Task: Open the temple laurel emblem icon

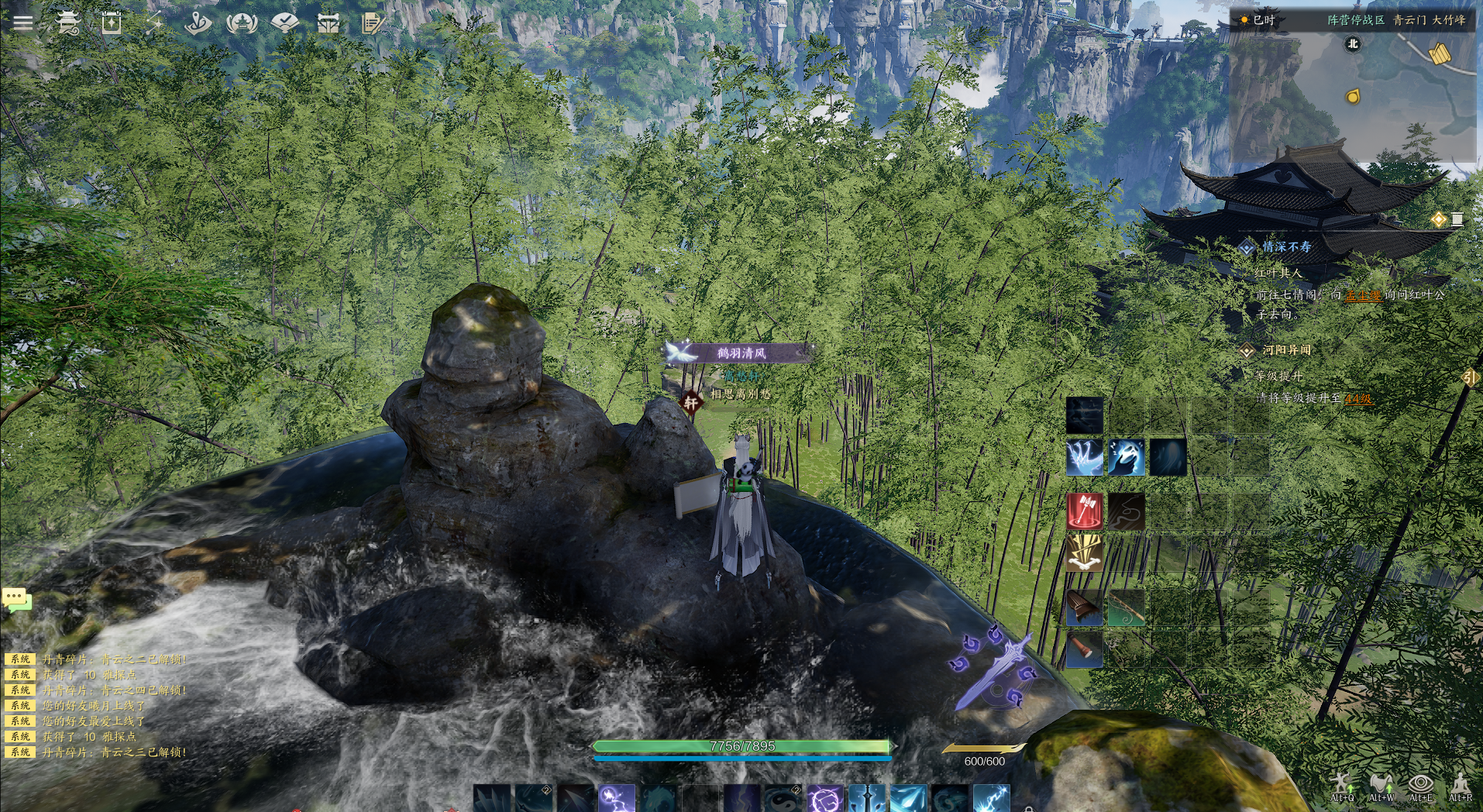Action: click(x=242, y=22)
